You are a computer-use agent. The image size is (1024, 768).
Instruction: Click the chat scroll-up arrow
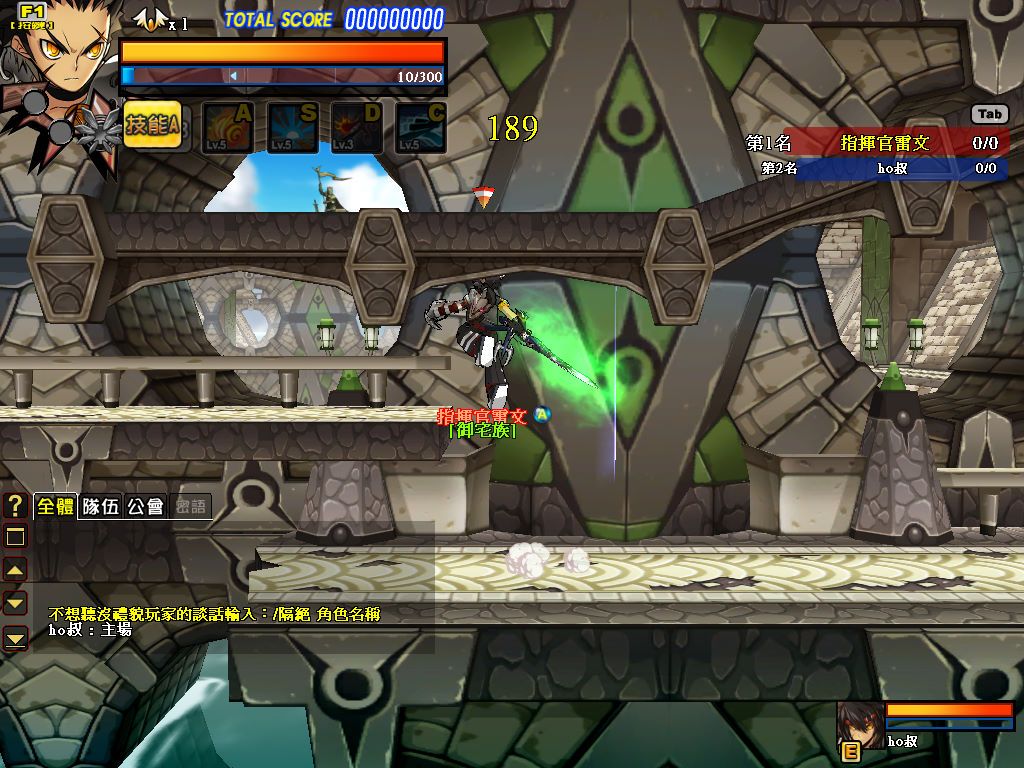15,570
